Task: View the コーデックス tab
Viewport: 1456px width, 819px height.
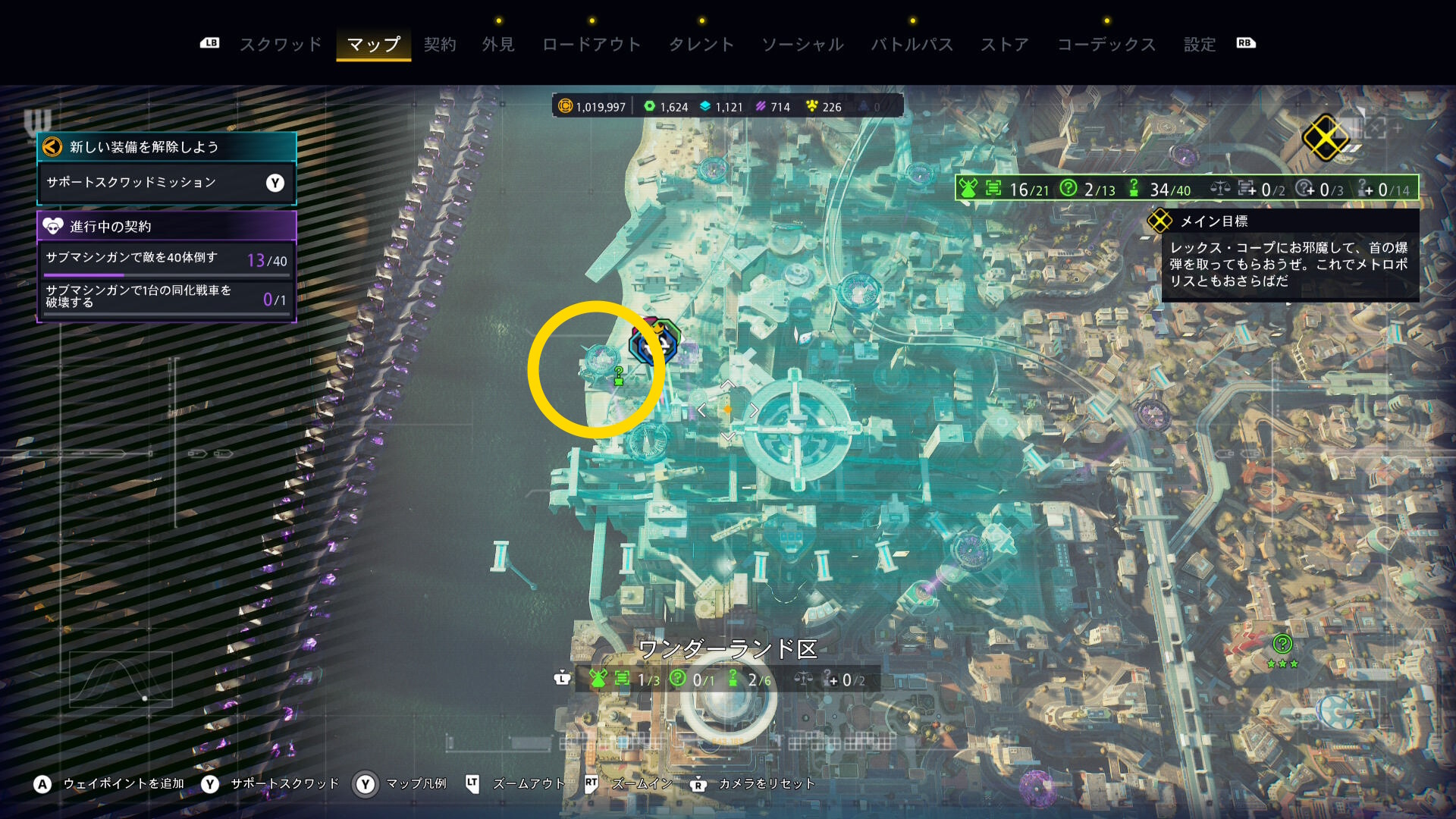Action: [1106, 45]
